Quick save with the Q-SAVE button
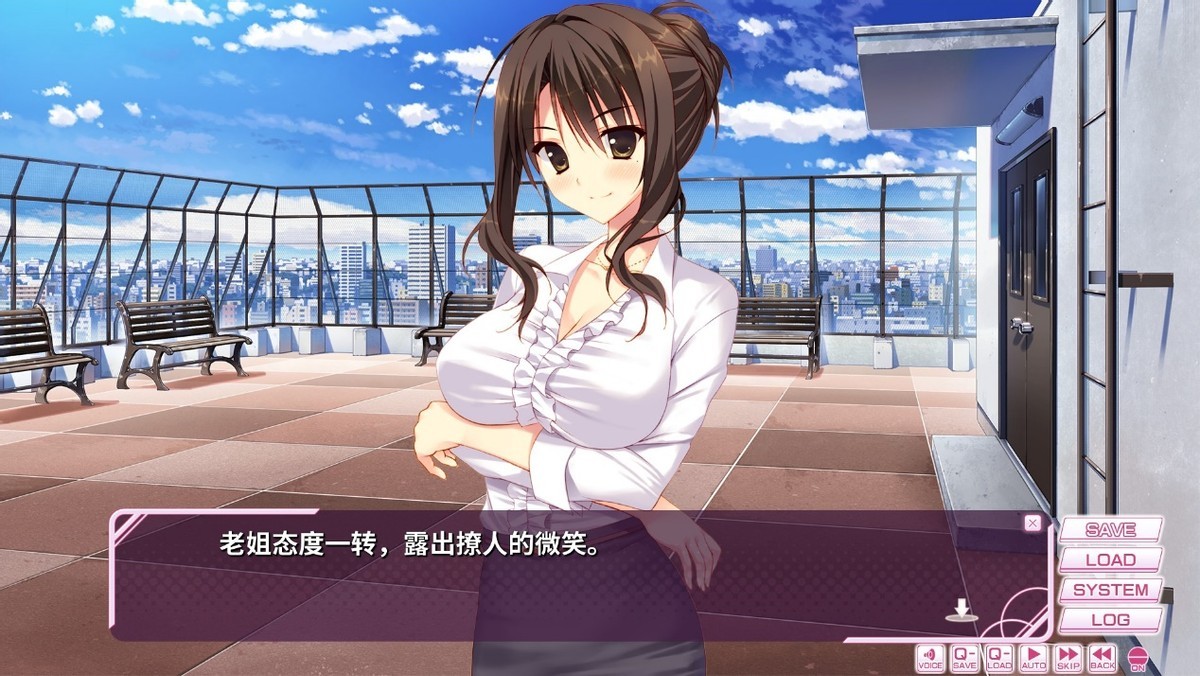1200x676 pixels. coord(965,657)
